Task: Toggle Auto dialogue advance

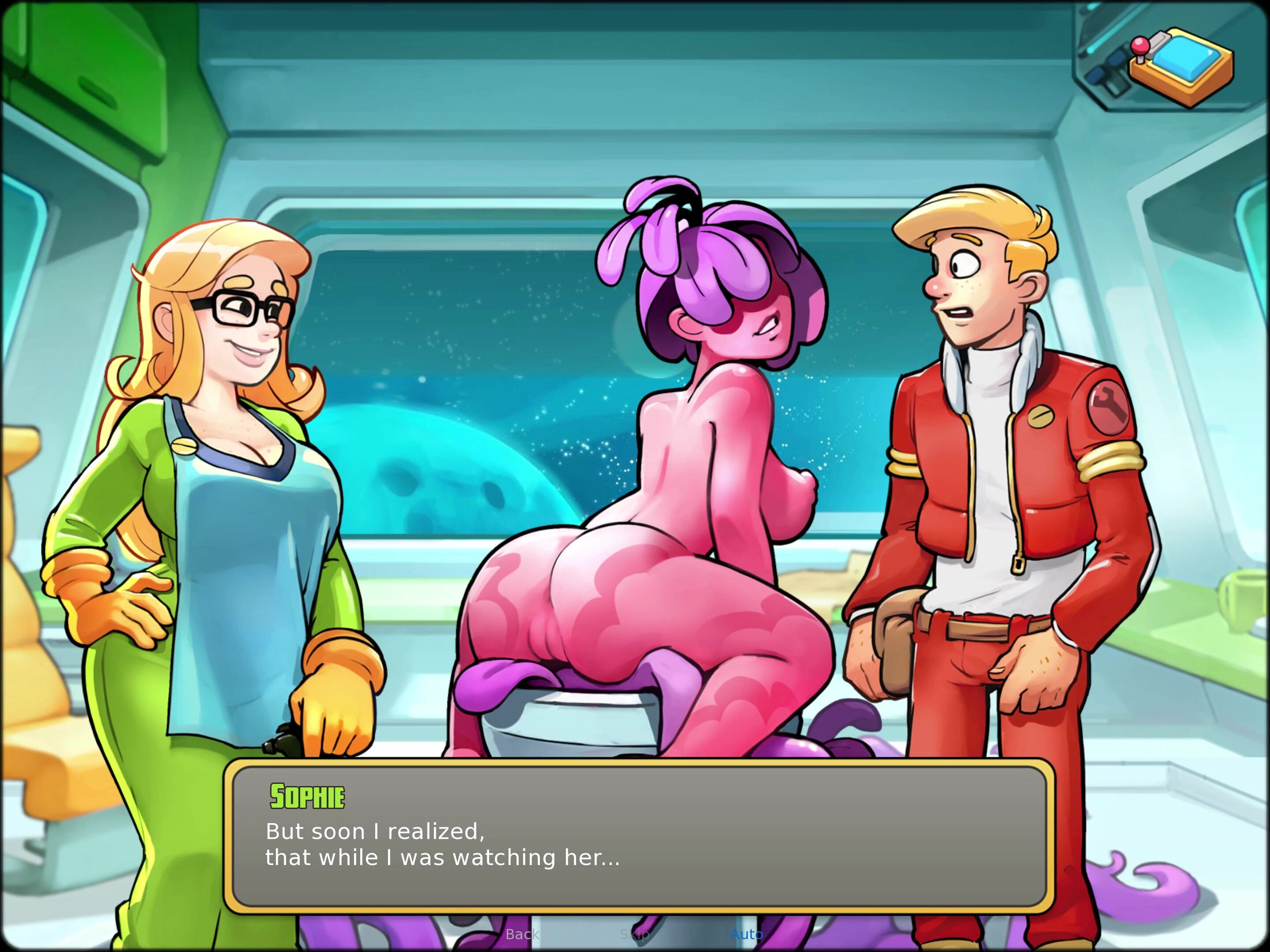Action: [746, 934]
